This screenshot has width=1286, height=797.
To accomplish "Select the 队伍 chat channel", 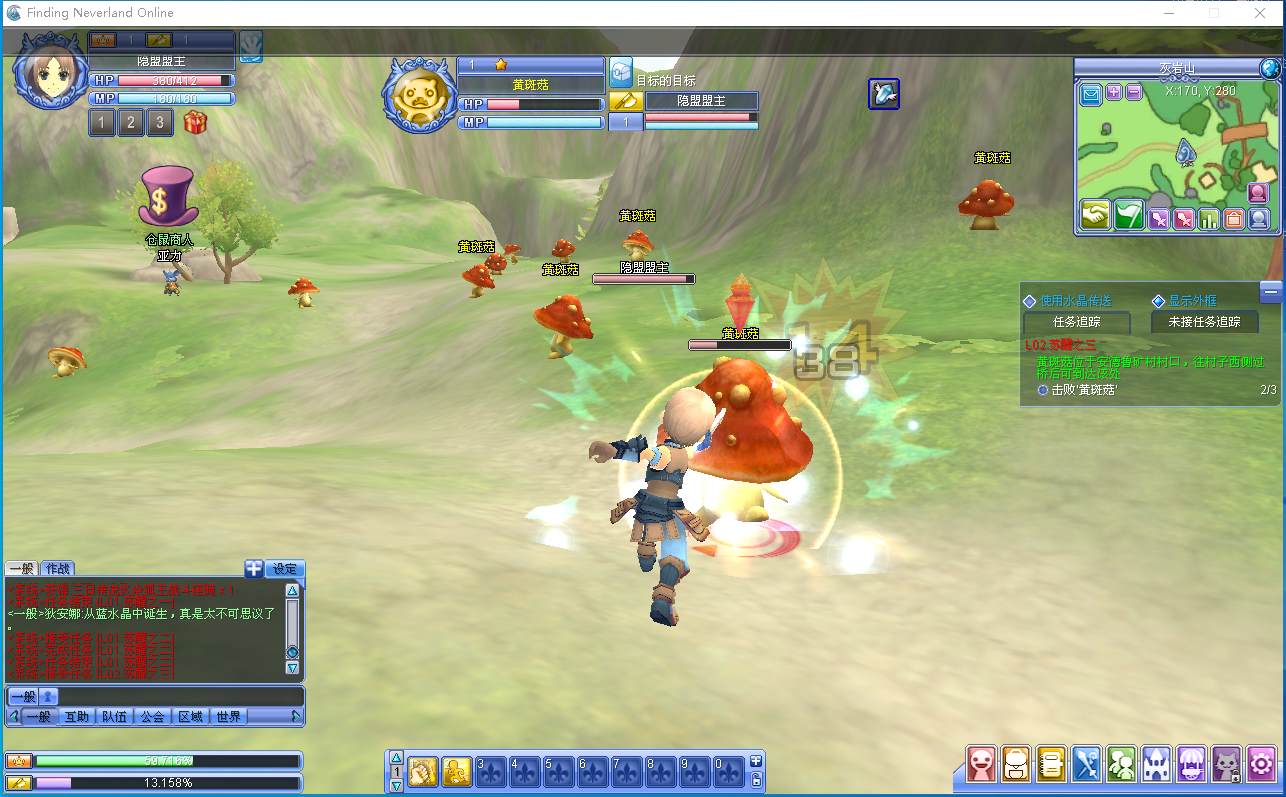I will click(x=114, y=716).
